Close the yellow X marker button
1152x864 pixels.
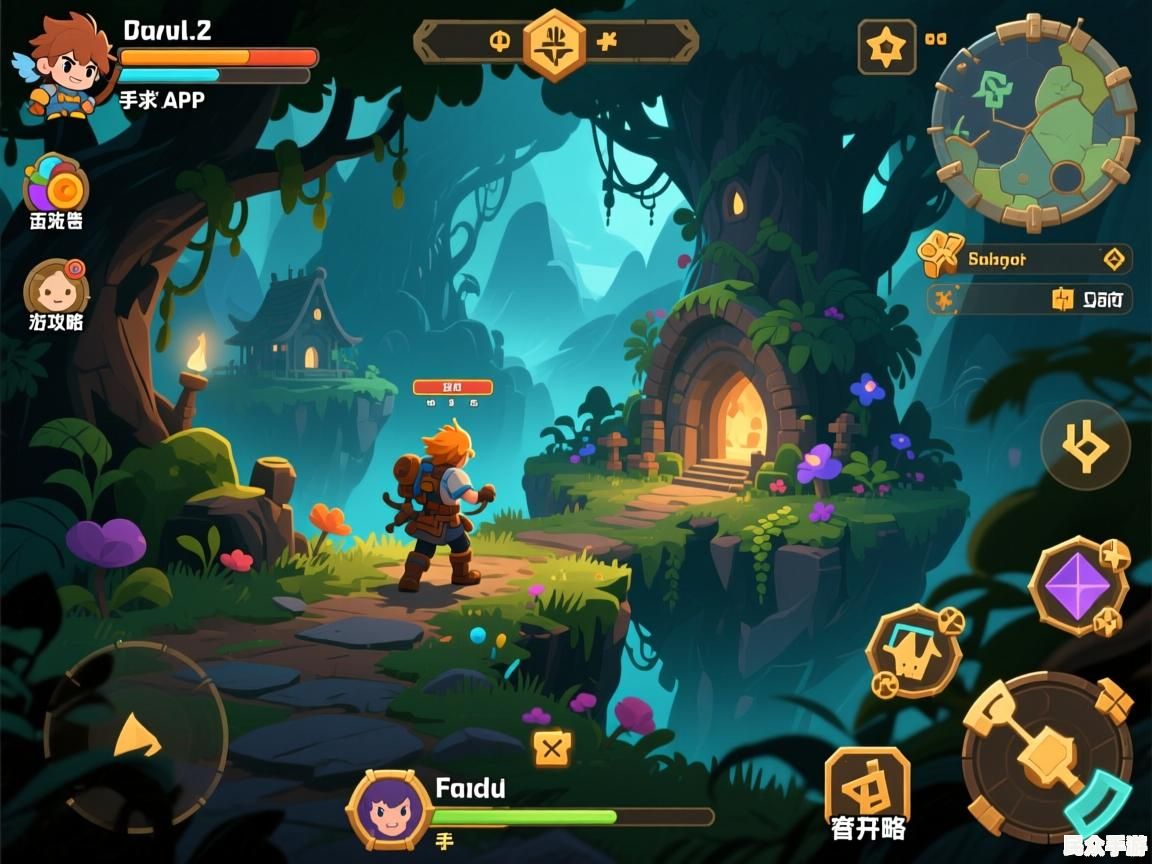[552, 747]
